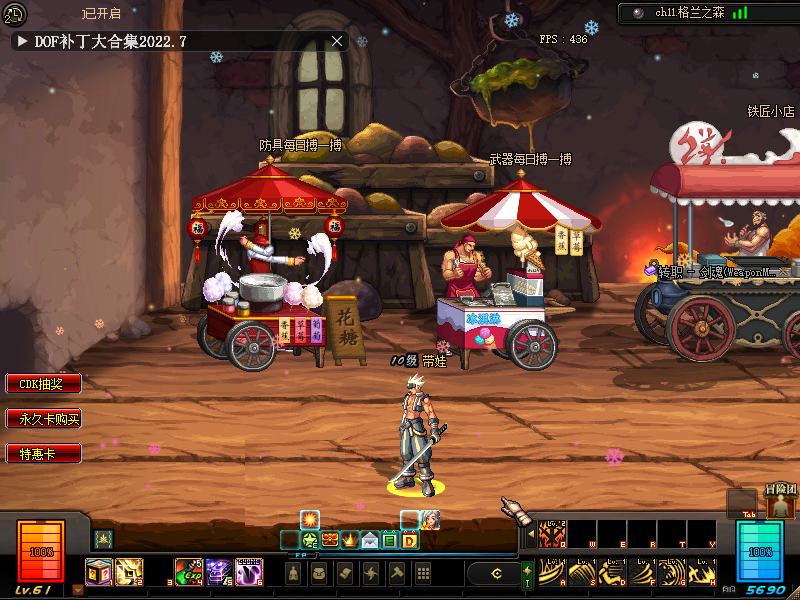Open the CDK抽奖 lottery button
The image size is (800, 600).
[x=42, y=384]
